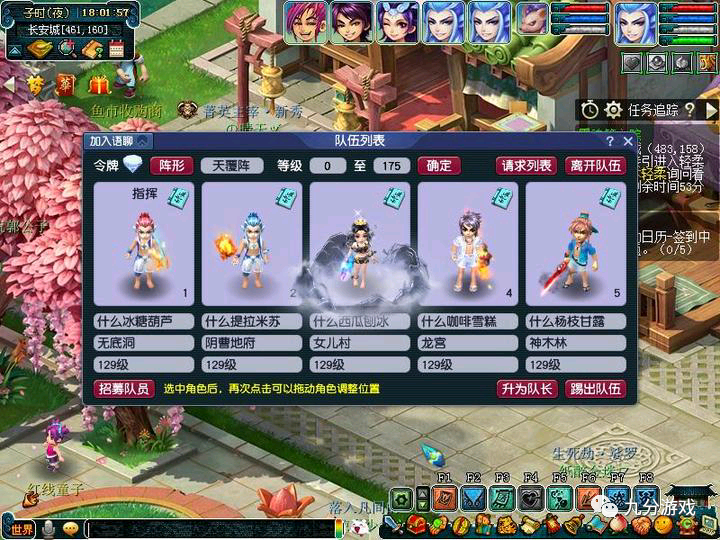
Task: Close the team list window
Action: 628,141
